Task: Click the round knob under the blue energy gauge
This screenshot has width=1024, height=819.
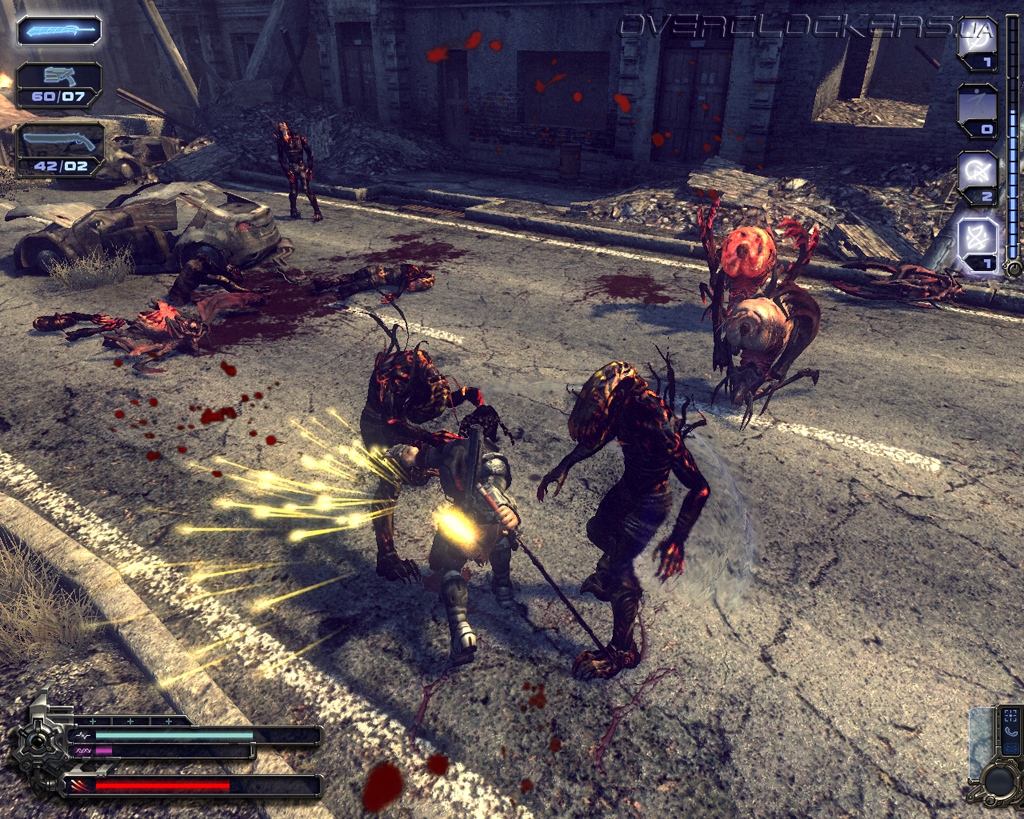Action: pos(1013,268)
